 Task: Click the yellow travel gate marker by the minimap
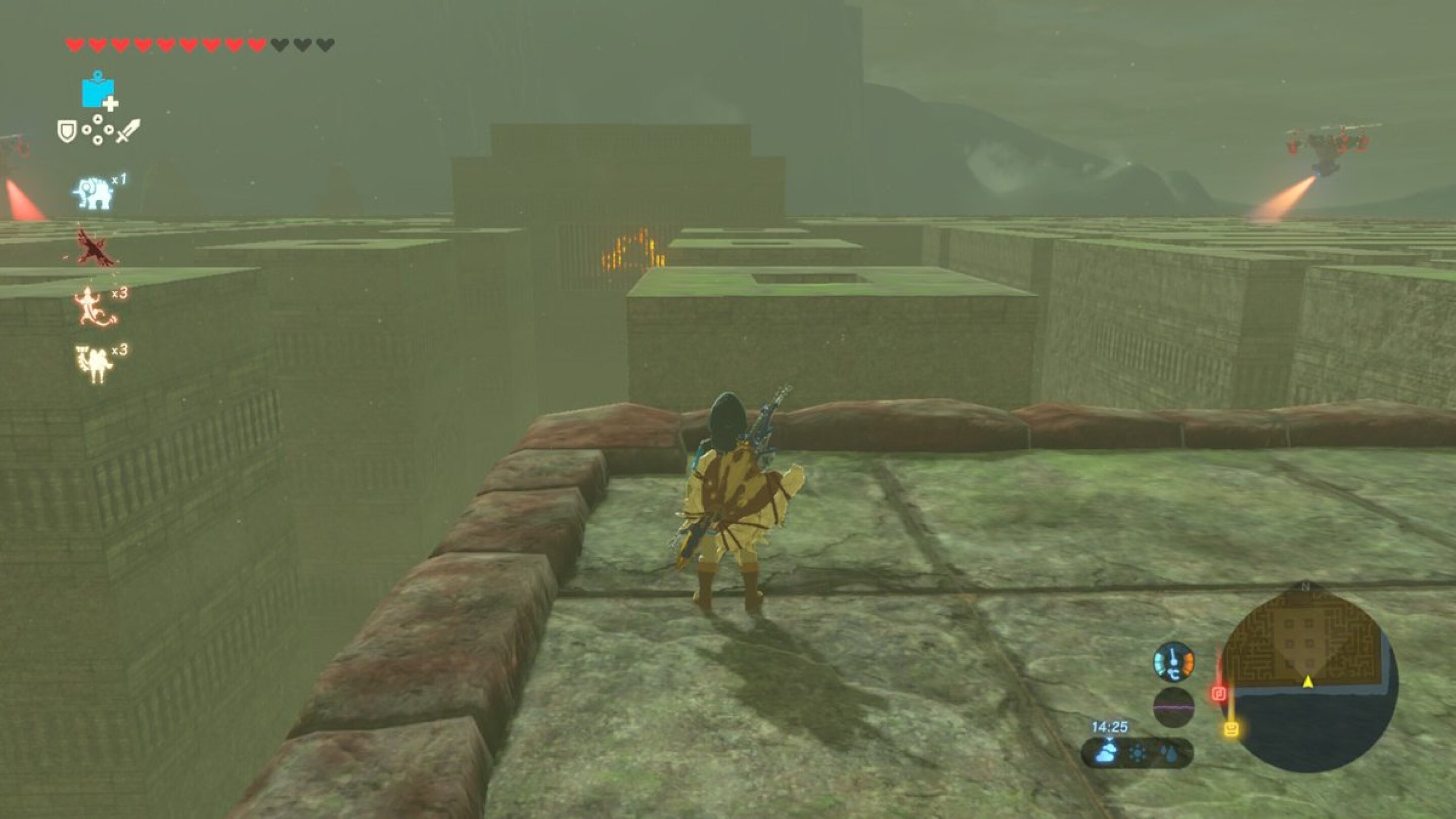coord(1233,730)
